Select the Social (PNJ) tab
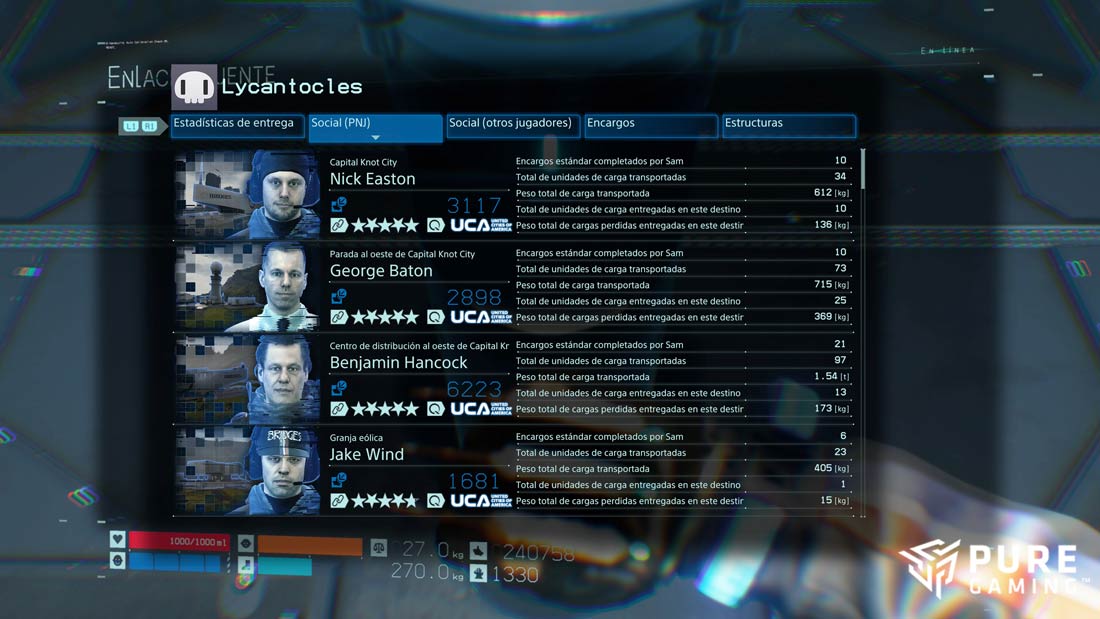Screen dimensions: 1100x619 (x=375, y=124)
